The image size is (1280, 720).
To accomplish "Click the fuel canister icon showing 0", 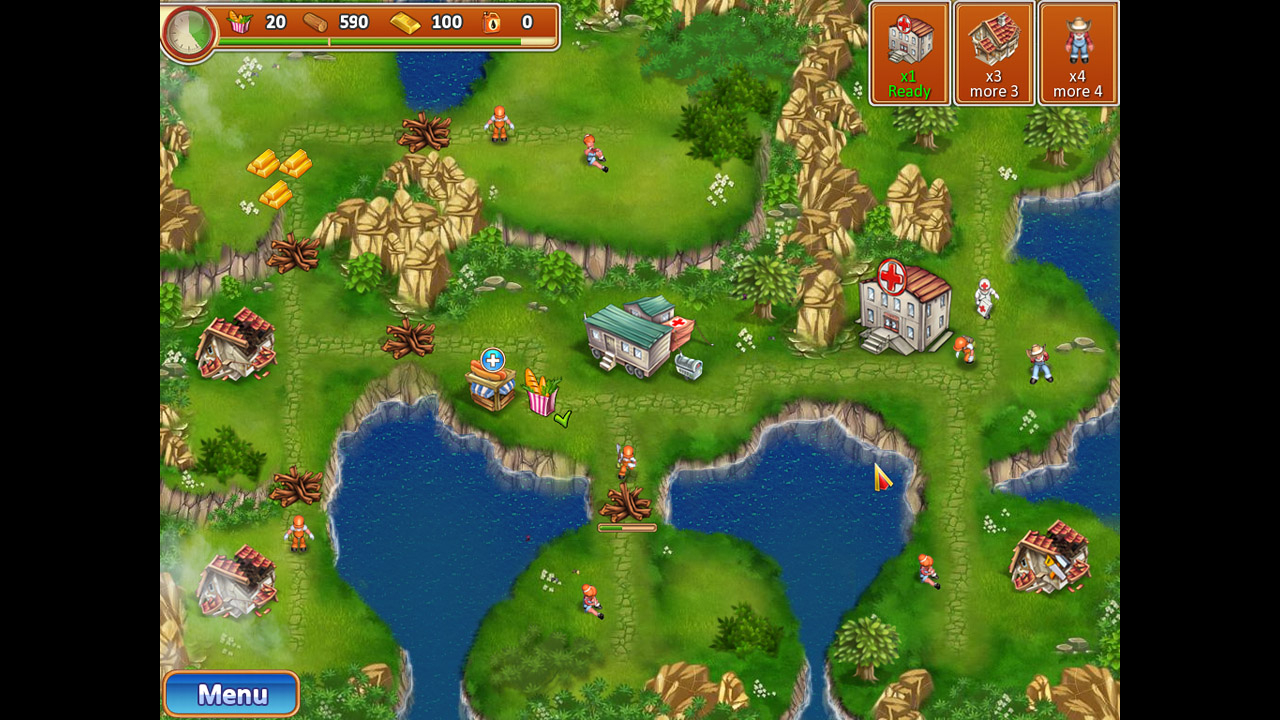I will (491, 22).
